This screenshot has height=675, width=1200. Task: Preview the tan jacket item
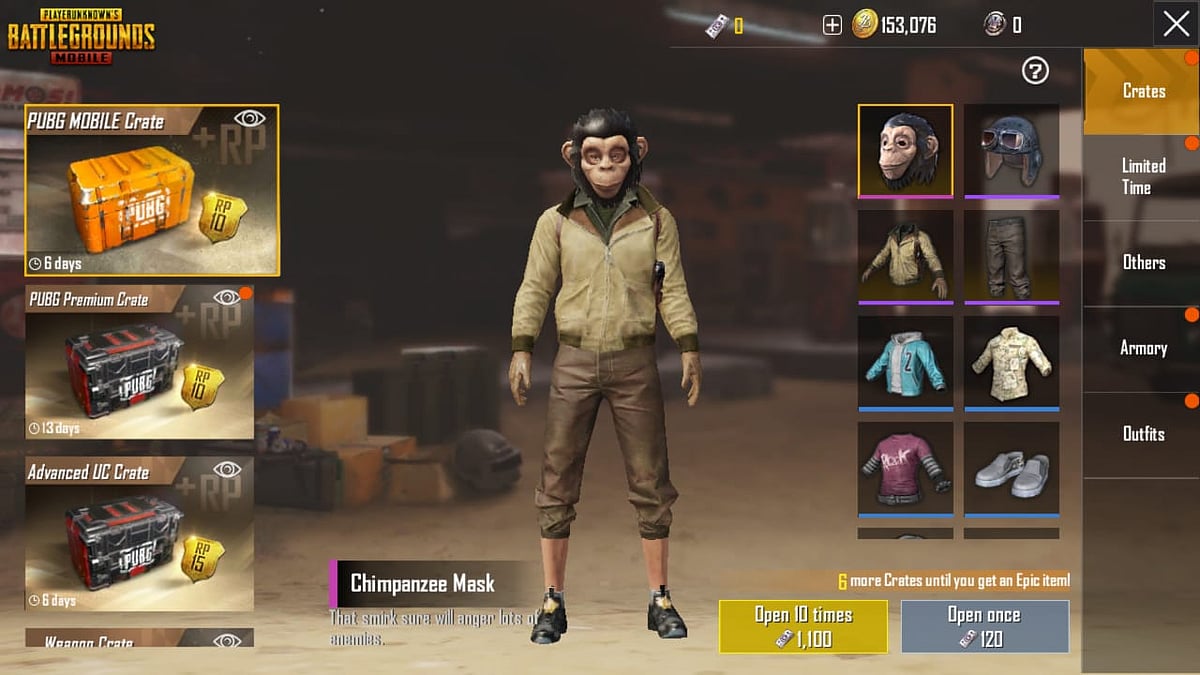pos(905,256)
